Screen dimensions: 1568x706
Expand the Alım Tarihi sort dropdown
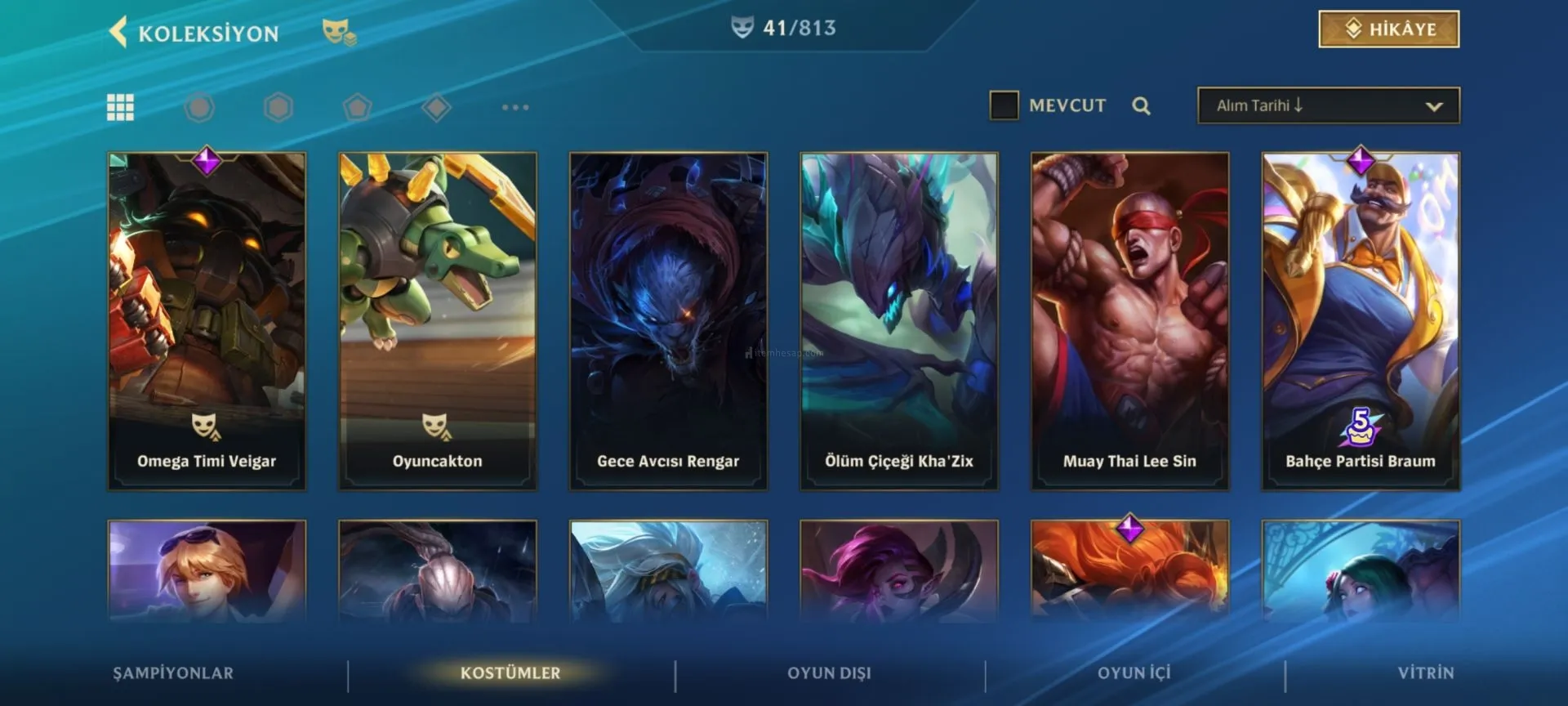(x=1328, y=106)
